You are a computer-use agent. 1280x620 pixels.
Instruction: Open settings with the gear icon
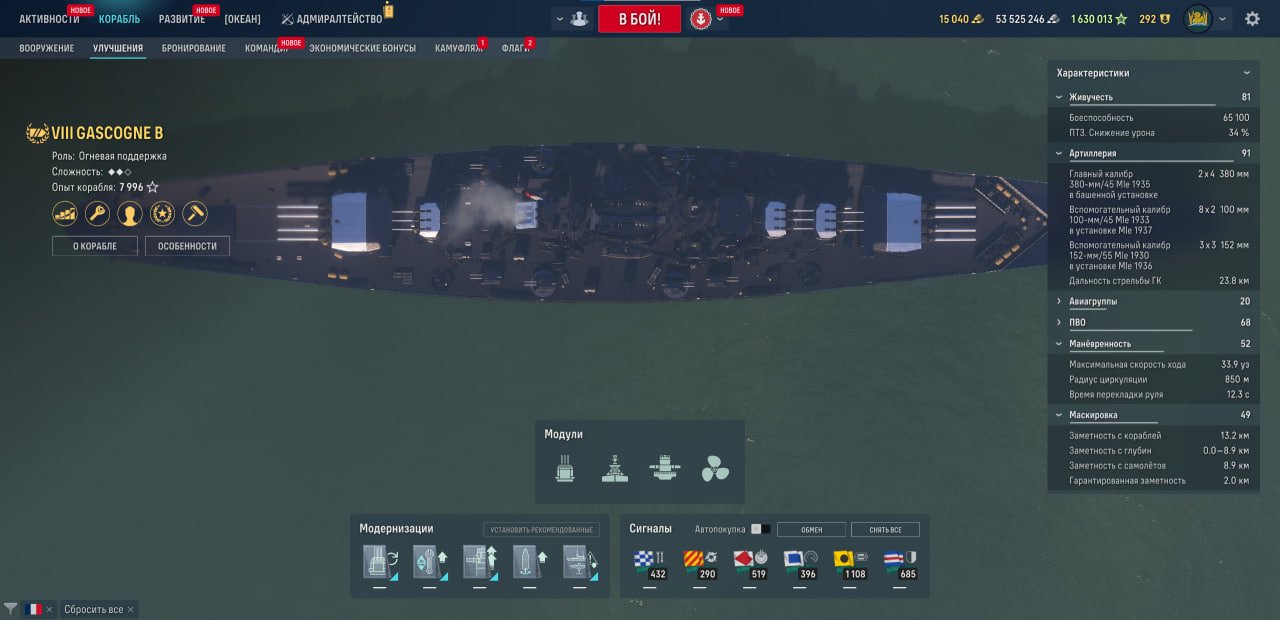pos(1252,19)
